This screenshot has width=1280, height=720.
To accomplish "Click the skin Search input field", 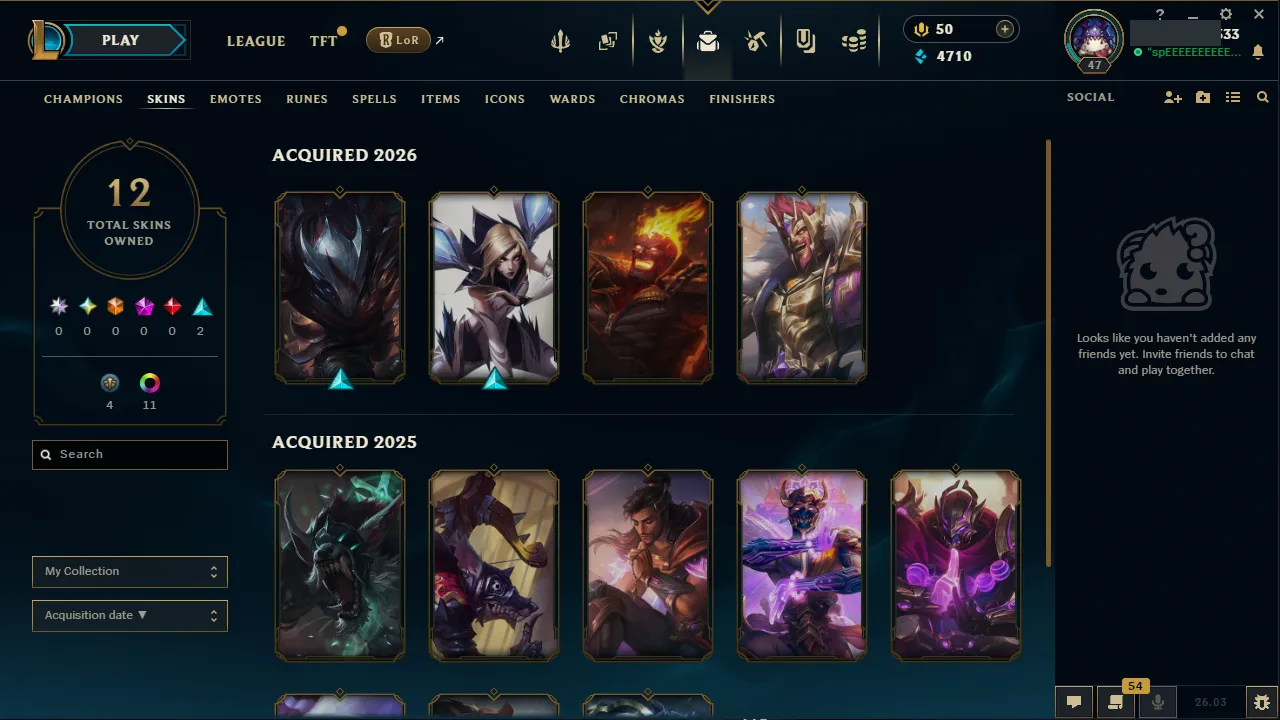I will coord(129,454).
